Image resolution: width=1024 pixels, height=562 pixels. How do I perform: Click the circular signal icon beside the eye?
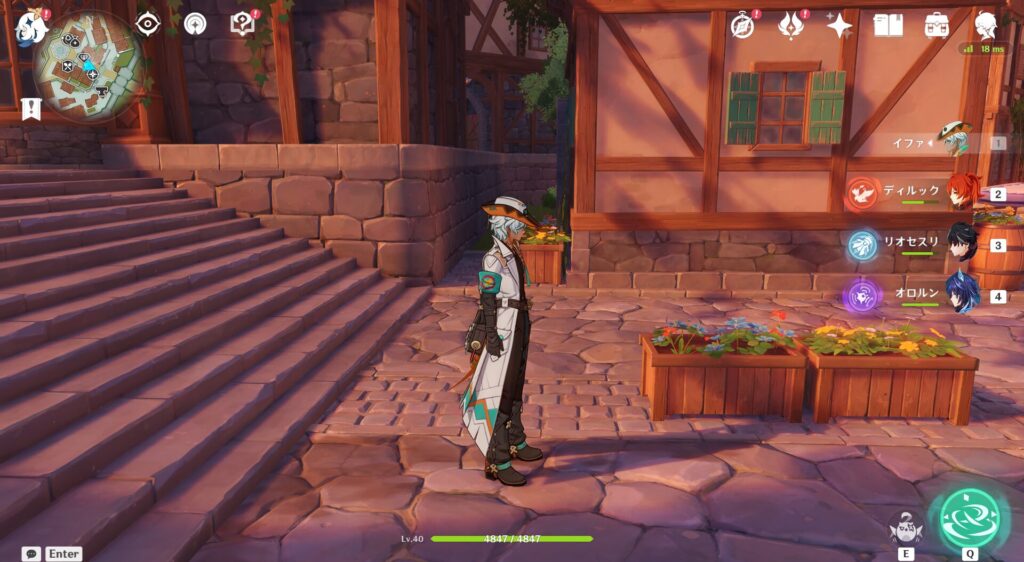[x=195, y=23]
